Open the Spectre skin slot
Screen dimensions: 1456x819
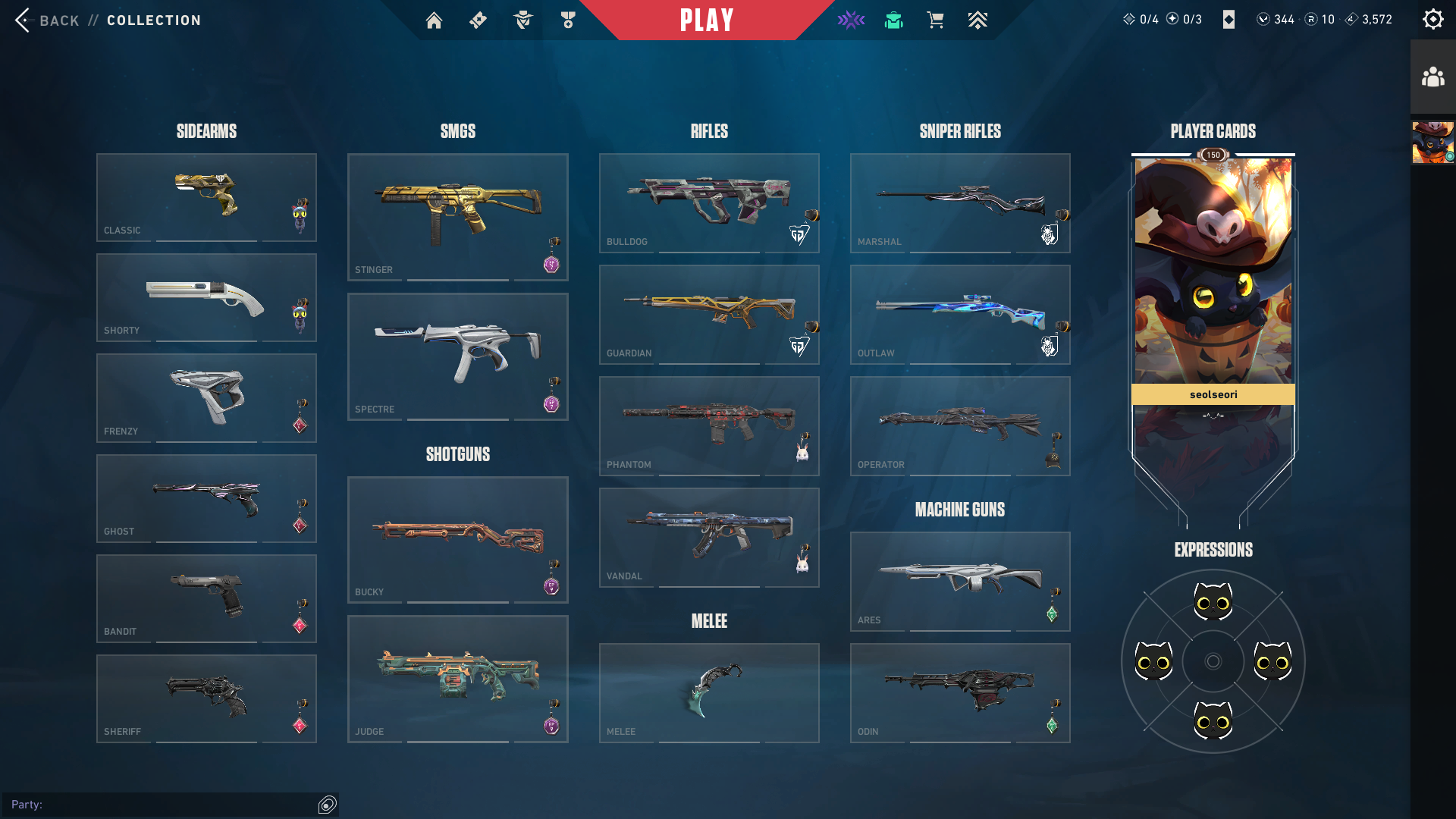(x=457, y=356)
